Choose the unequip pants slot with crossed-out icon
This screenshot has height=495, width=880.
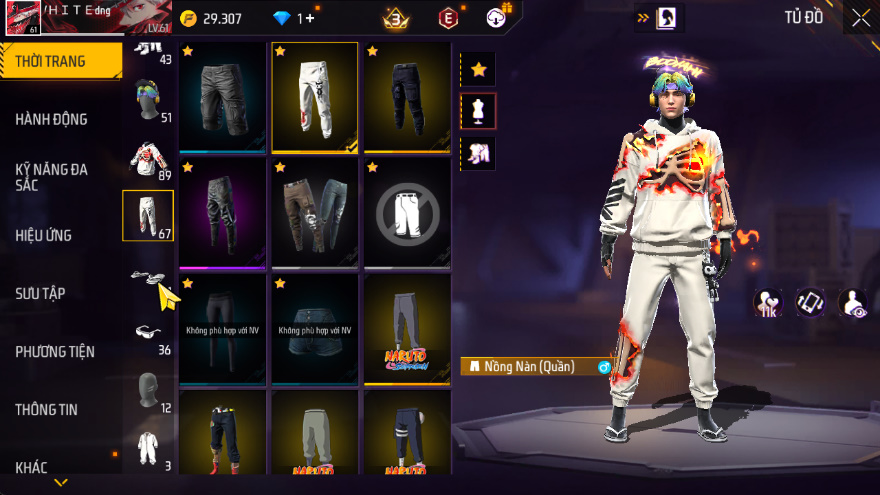406,211
